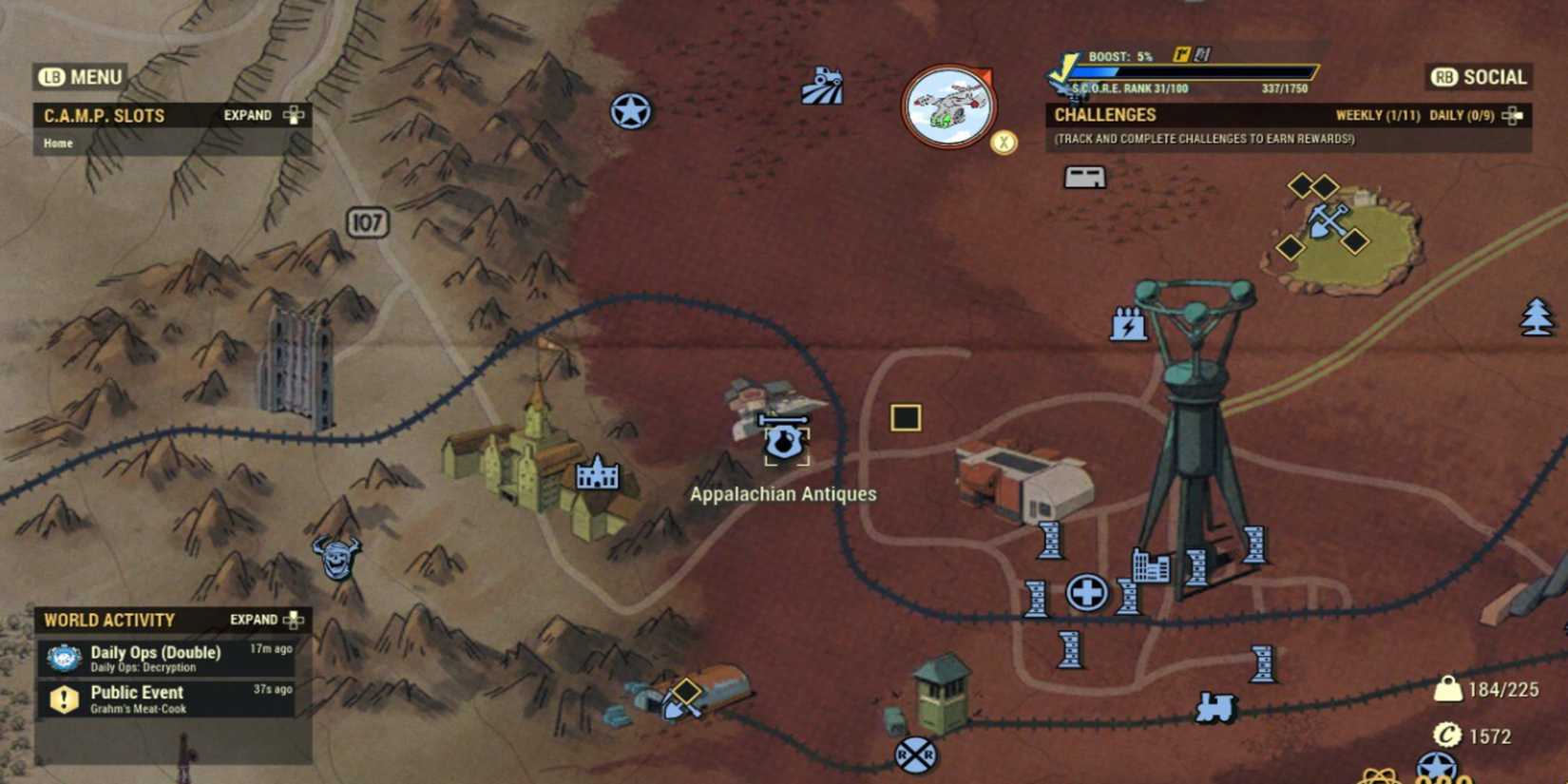Expand the WORLD ACTIVITY panel

pyautogui.click(x=263, y=619)
